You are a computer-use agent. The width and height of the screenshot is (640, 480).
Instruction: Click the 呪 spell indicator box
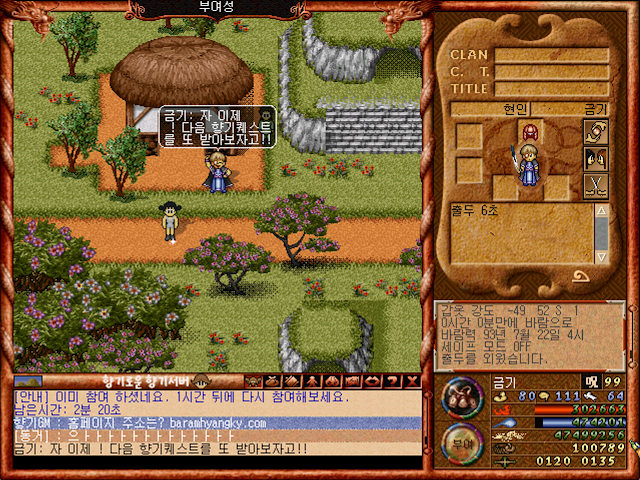coord(592,381)
